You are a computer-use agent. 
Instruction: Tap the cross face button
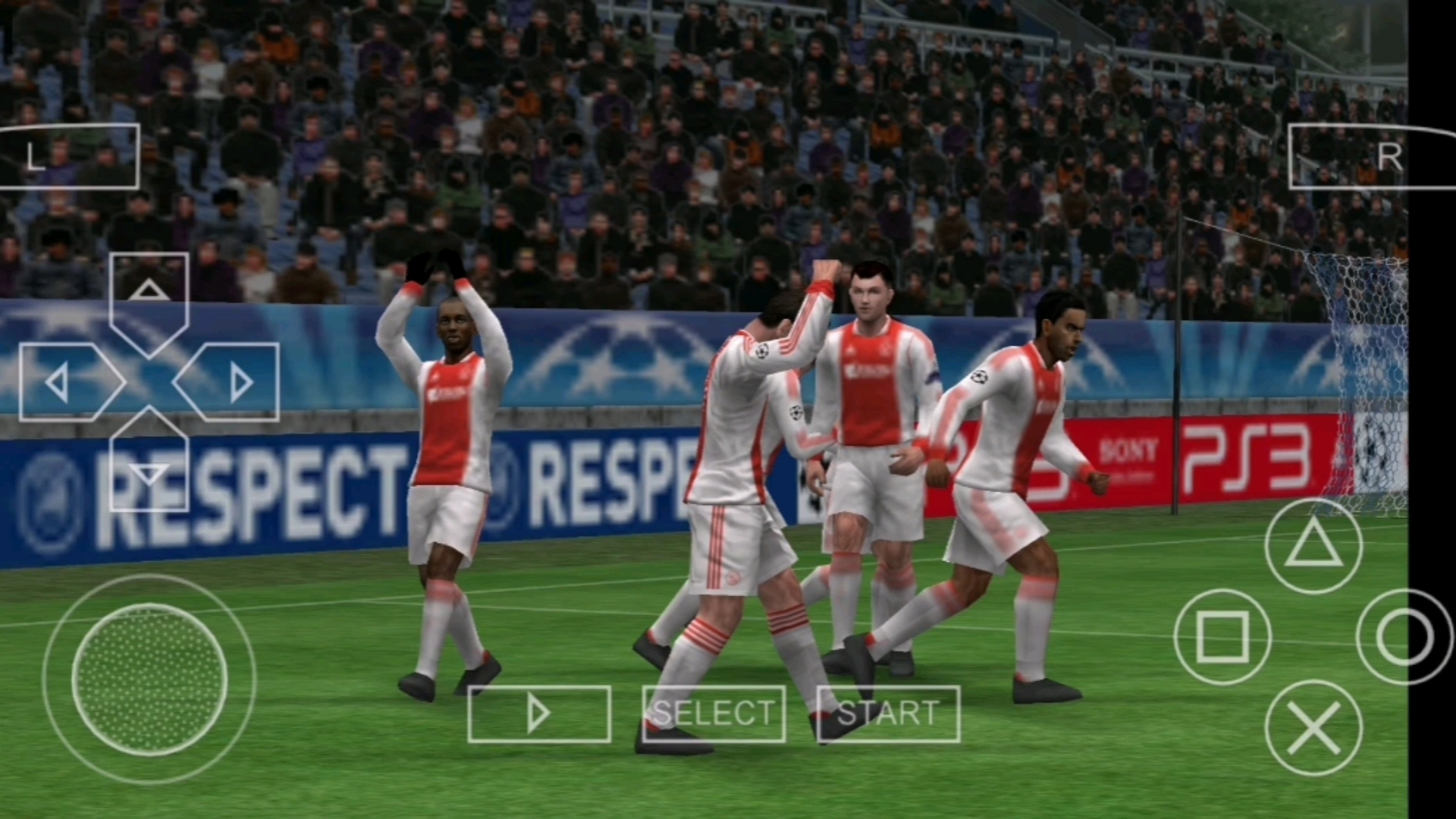coord(1313,728)
